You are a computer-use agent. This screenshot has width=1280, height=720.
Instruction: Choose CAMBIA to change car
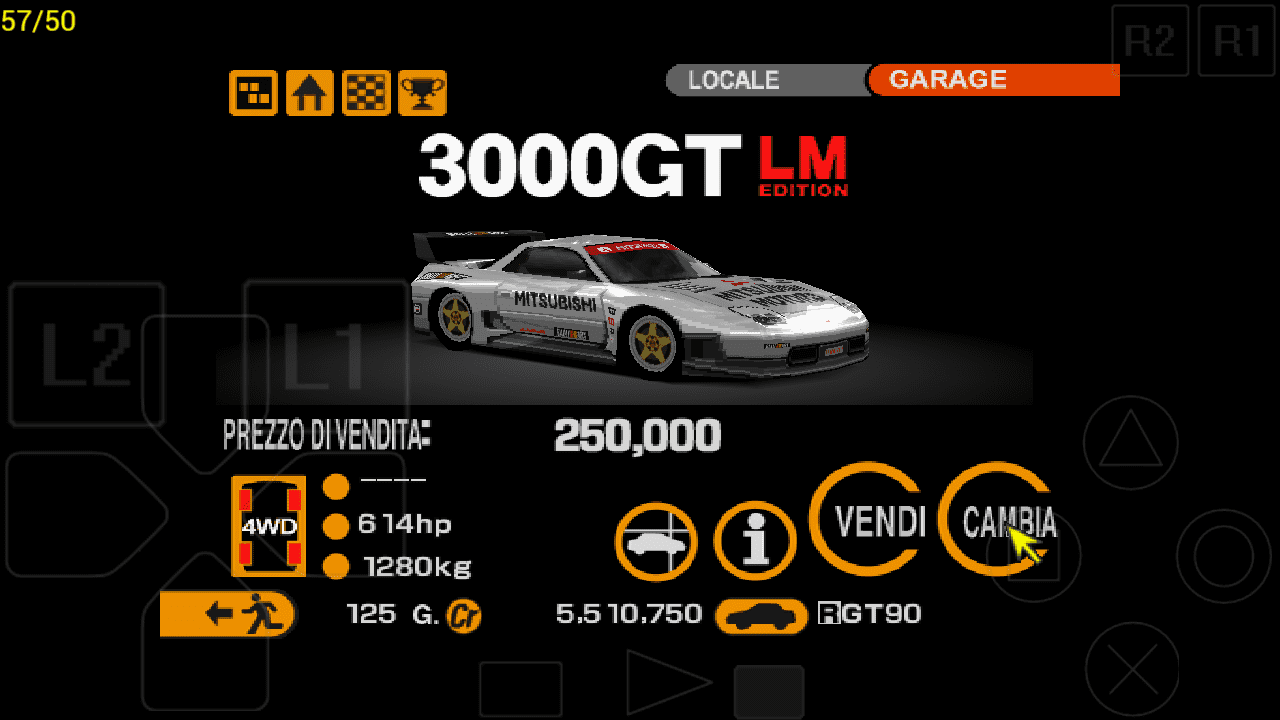998,521
